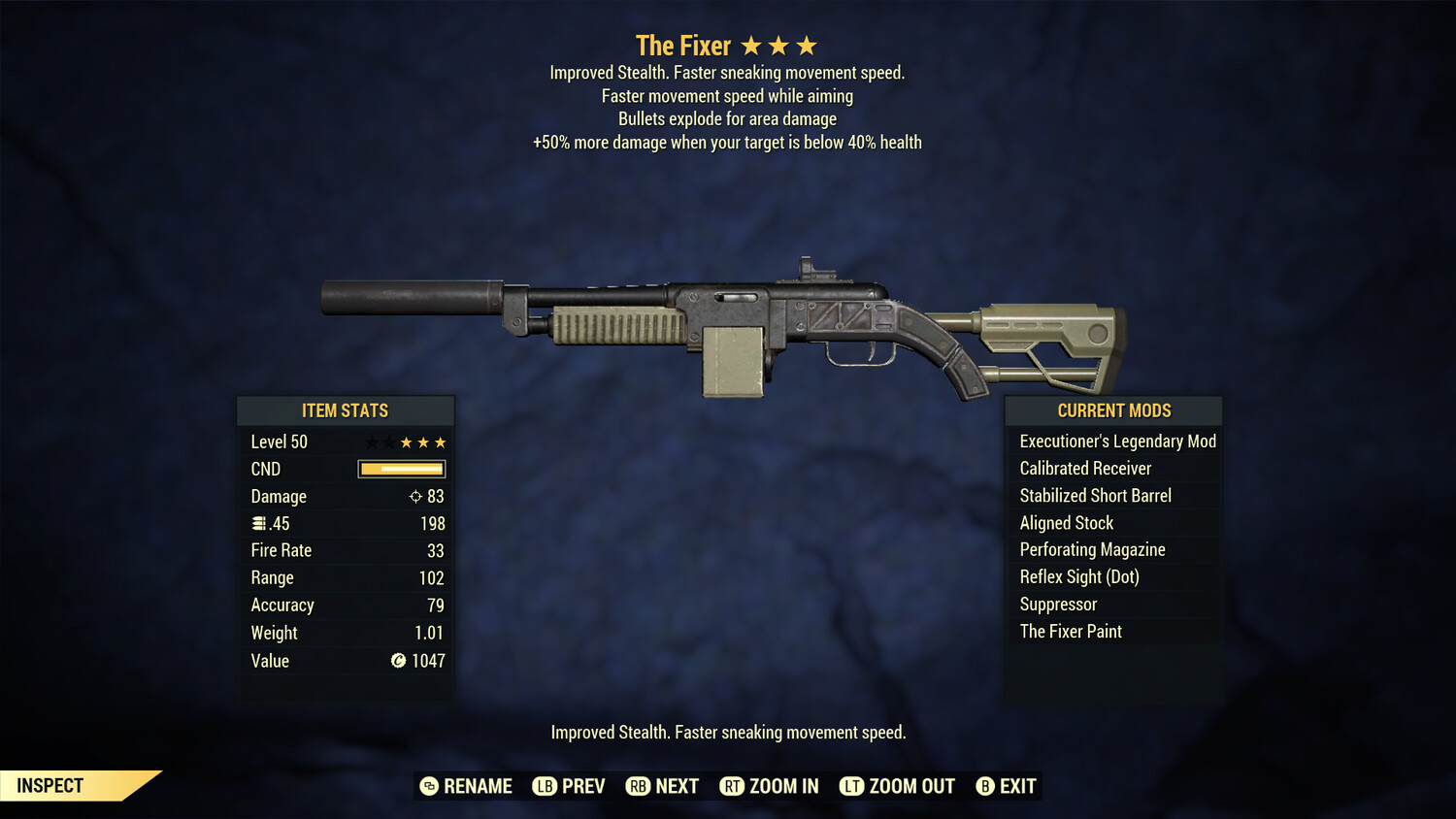Select the Suppressor entry in Current Mods
This screenshot has width=1456, height=819.
1057,604
